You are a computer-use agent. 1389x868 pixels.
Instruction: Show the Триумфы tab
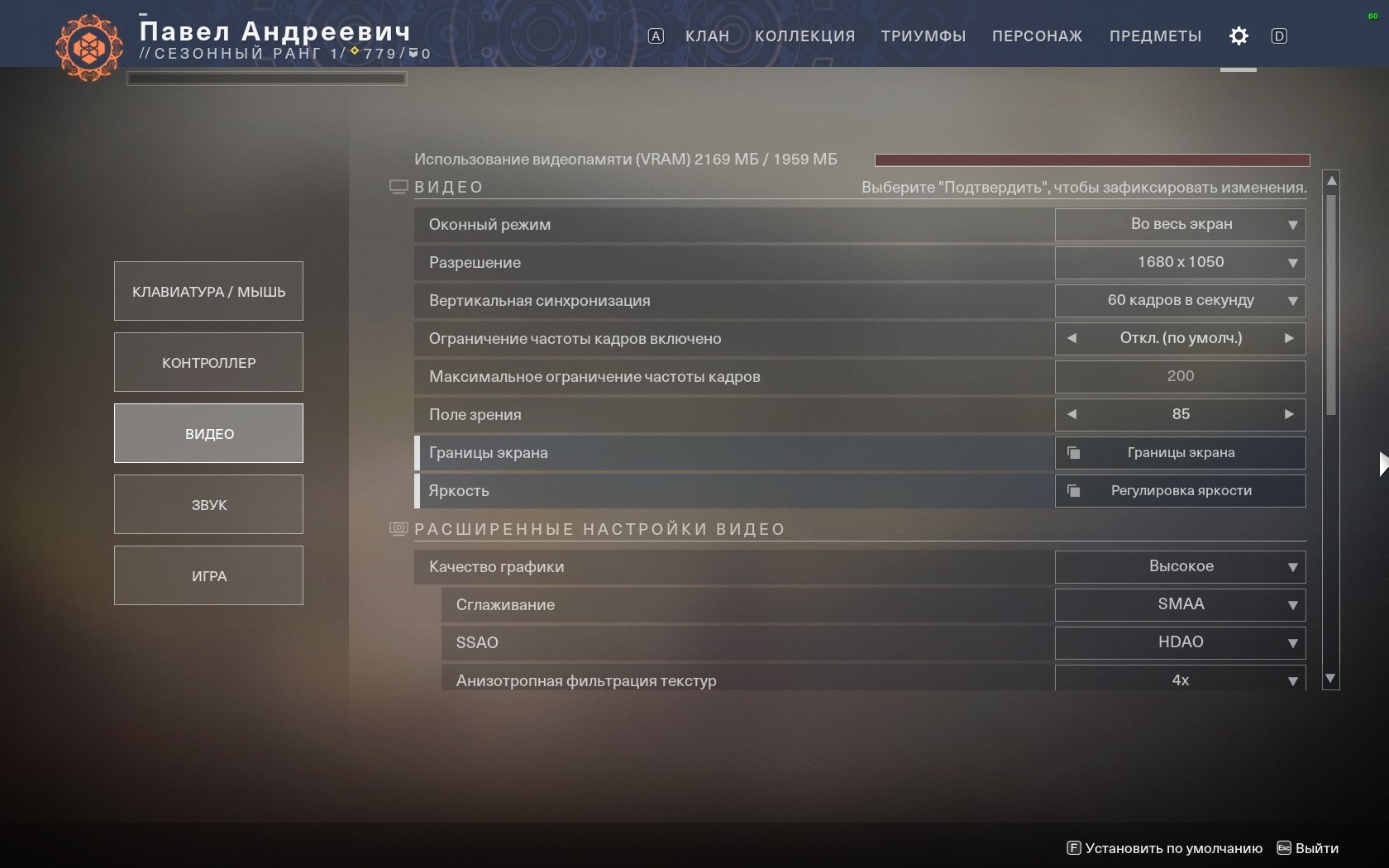[x=923, y=36]
